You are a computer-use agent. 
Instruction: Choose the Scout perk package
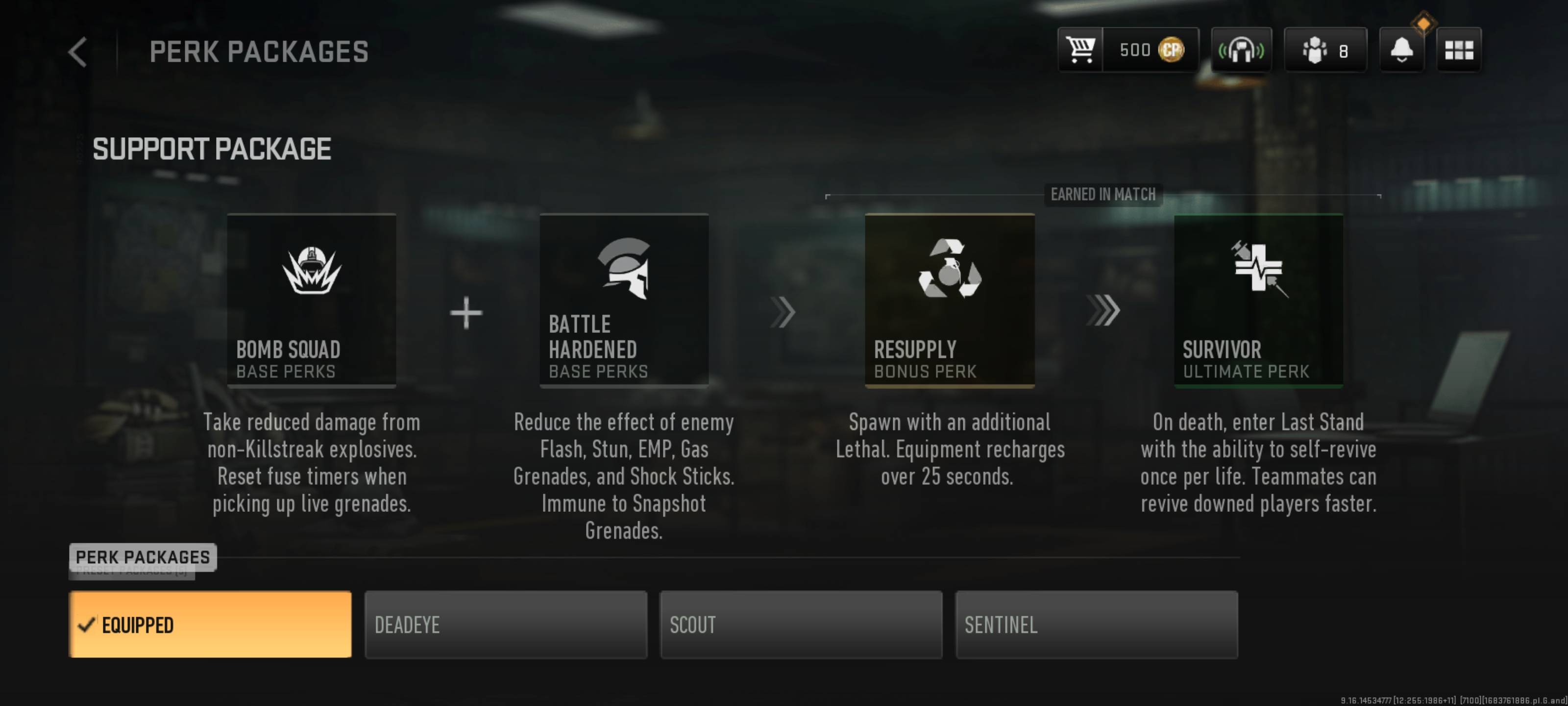[801, 625]
